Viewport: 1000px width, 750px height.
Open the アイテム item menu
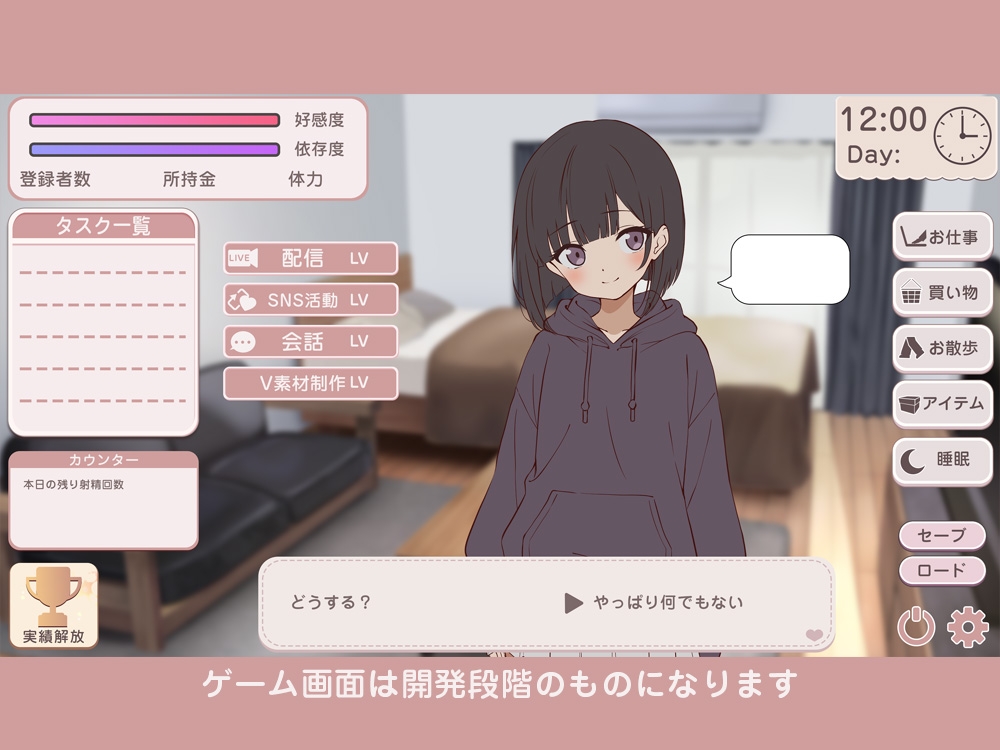pyautogui.click(x=943, y=404)
